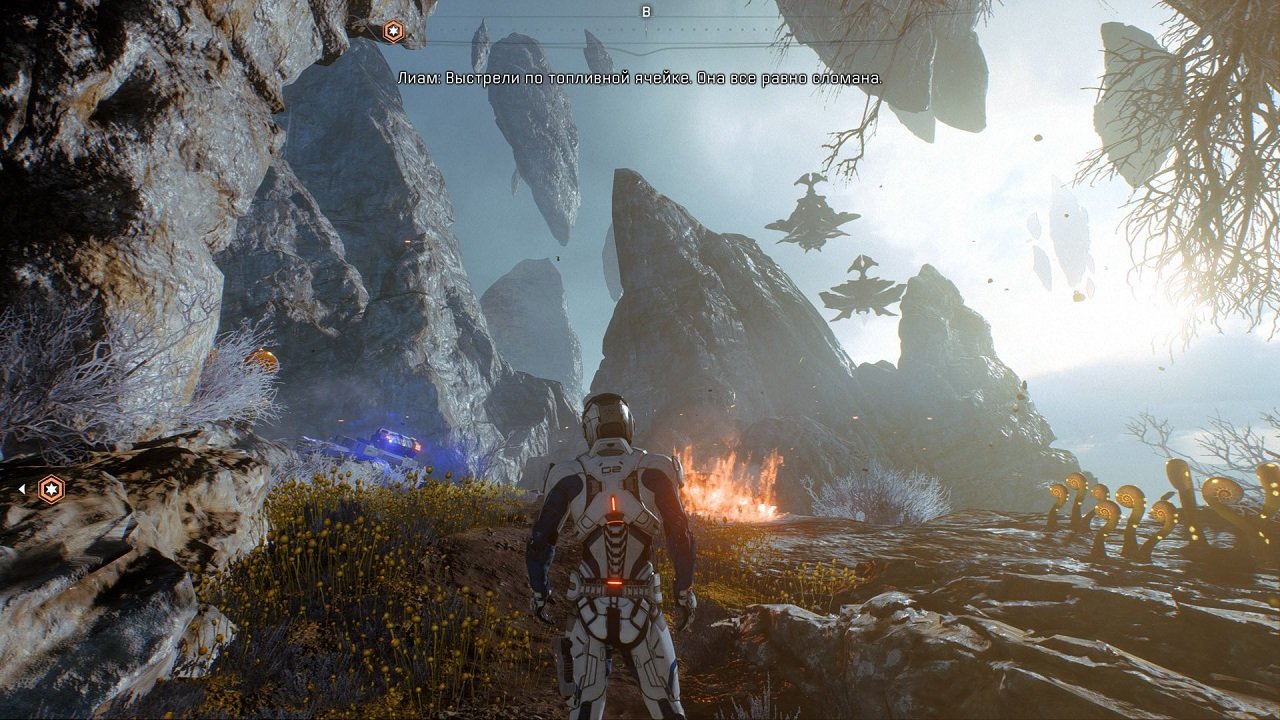1280x720 pixels.
Task: Click the B waypoint on the compass bar
Action: pos(648,11)
